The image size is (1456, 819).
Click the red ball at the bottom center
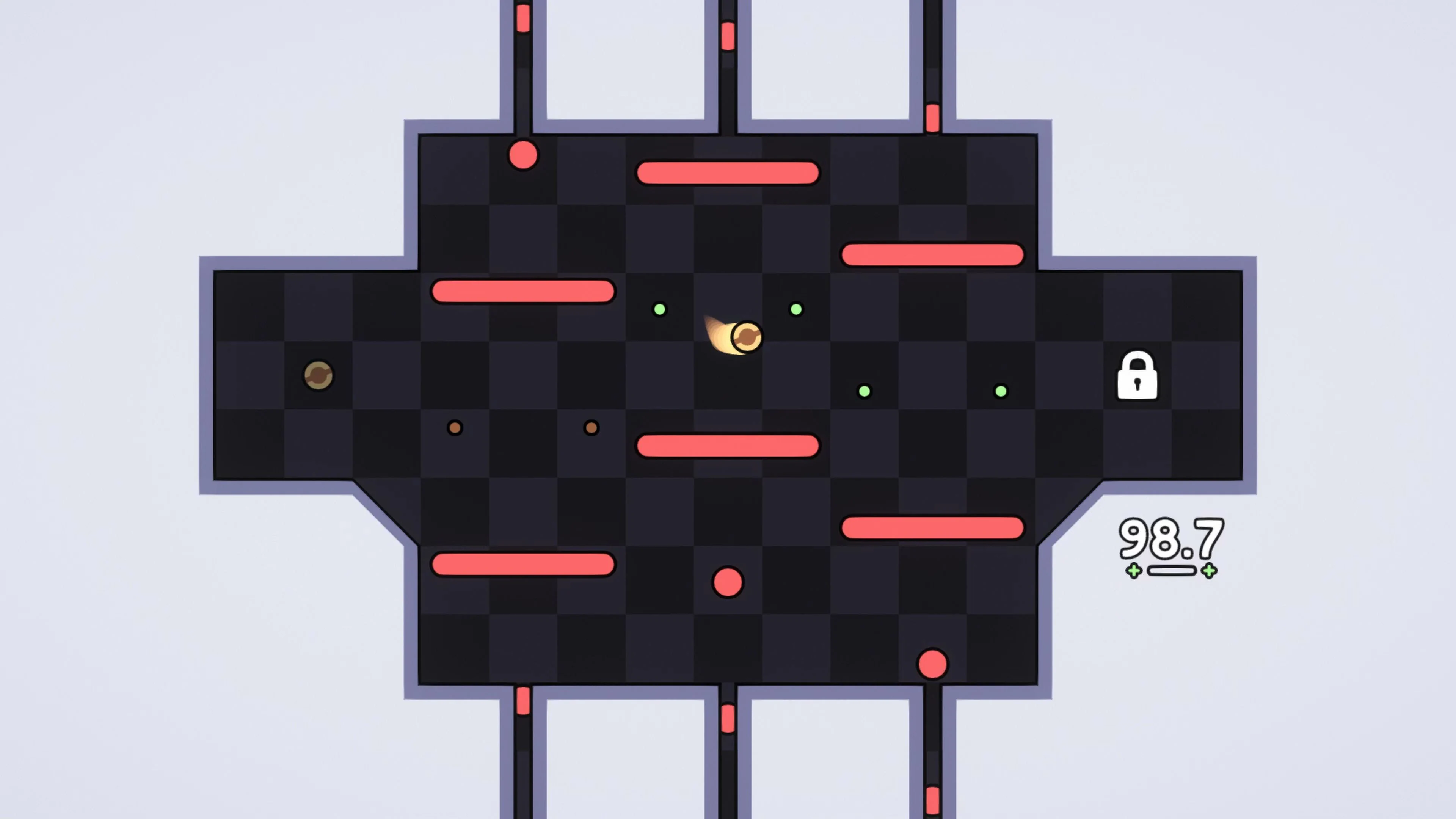tap(728, 582)
